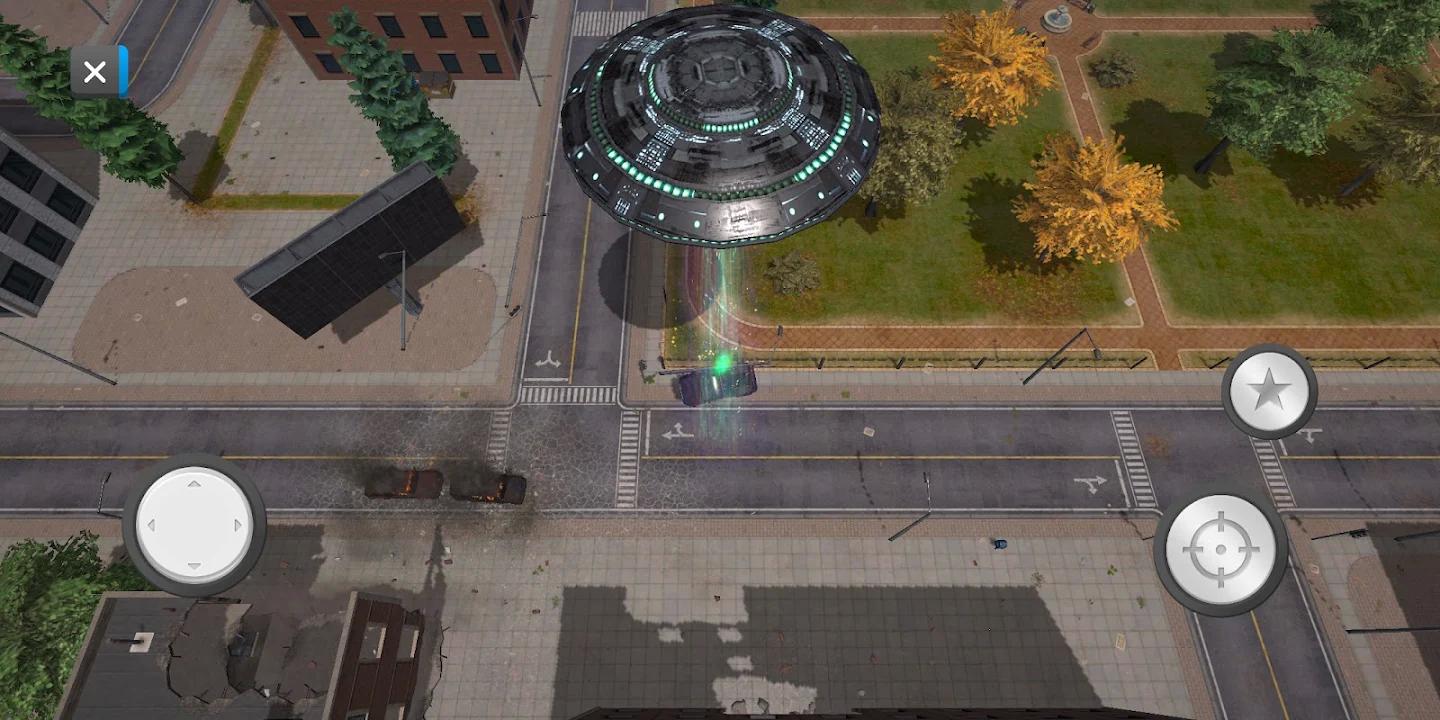Tap the center of the virtual joystick

pos(193,525)
